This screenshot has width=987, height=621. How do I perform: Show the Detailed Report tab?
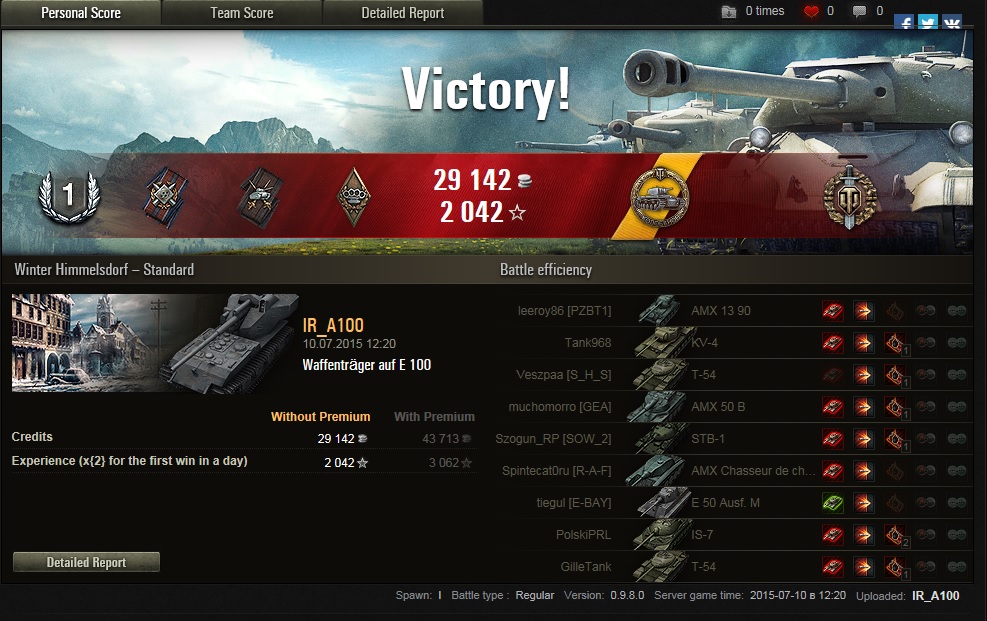point(403,13)
